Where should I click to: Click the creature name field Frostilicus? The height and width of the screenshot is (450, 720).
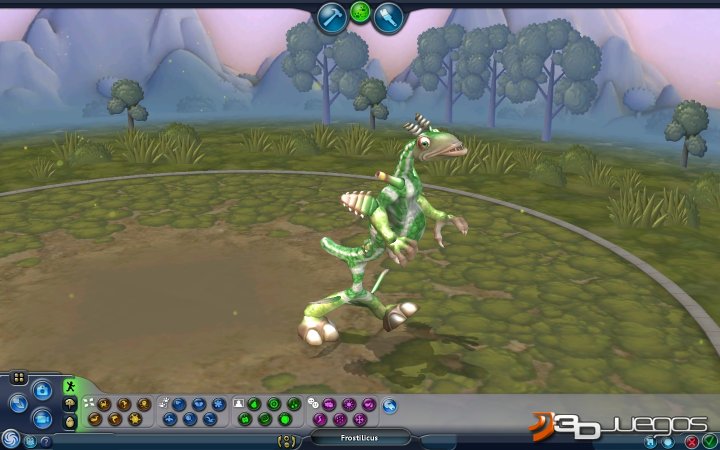[360, 438]
